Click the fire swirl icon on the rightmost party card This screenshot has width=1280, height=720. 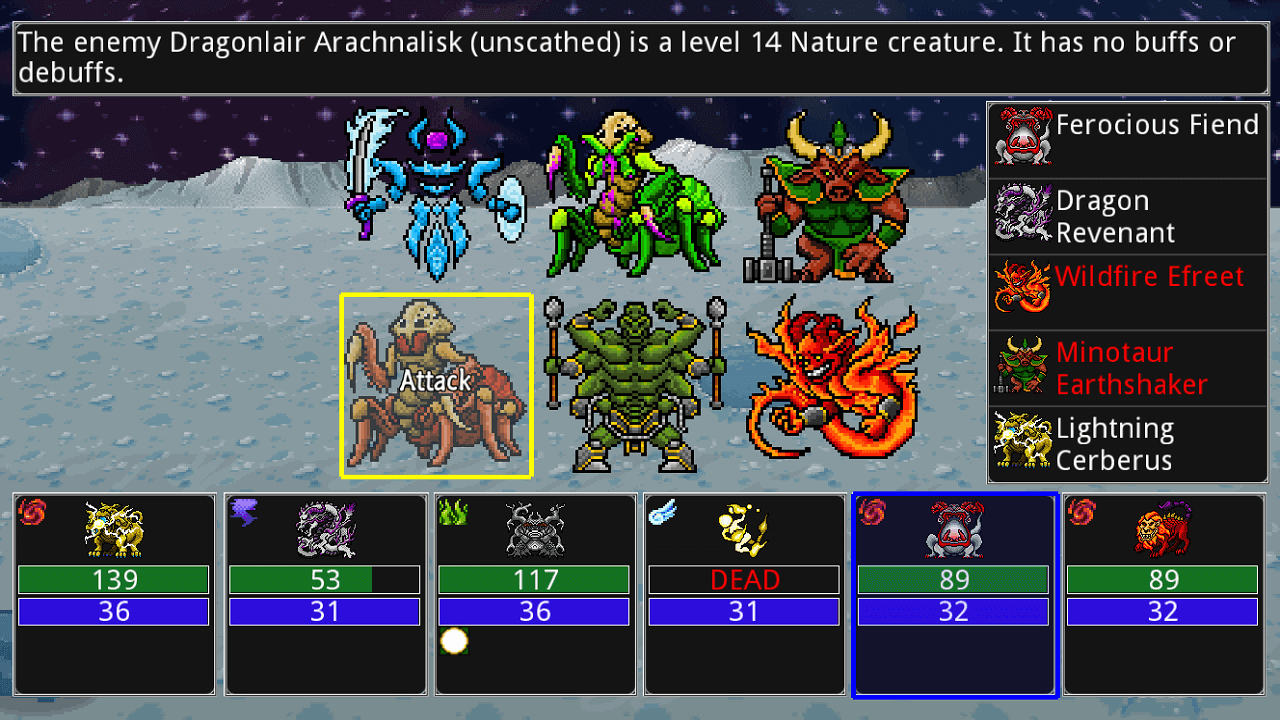1082,513
